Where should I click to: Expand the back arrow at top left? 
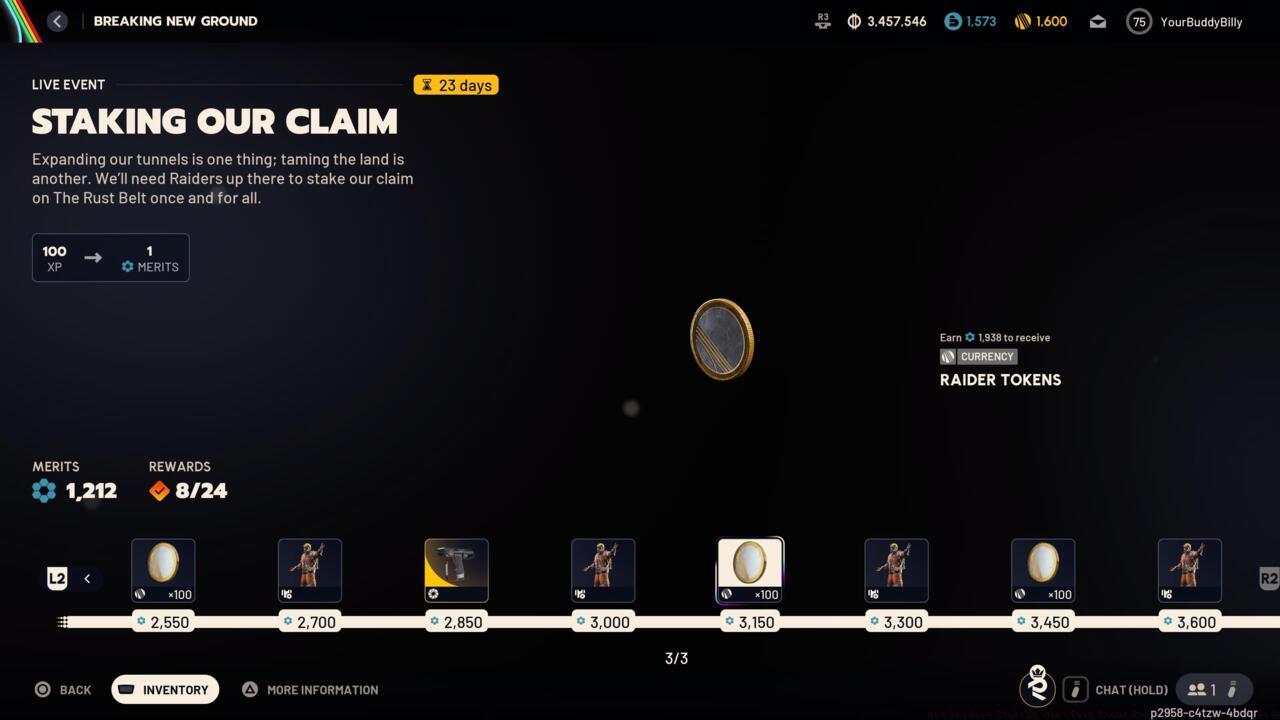click(57, 20)
